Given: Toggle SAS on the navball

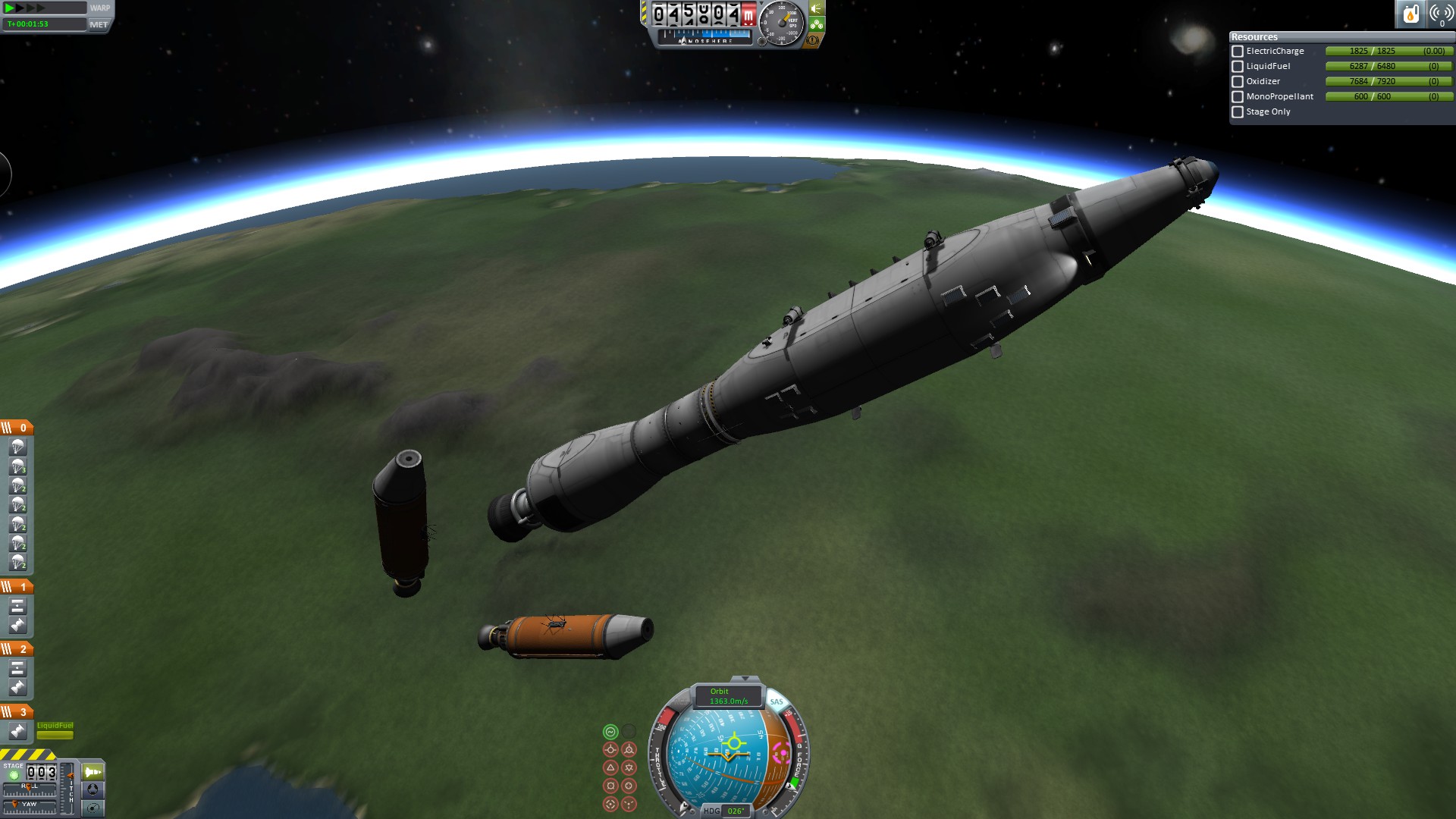Looking at the screenshot, I should 777,701.
